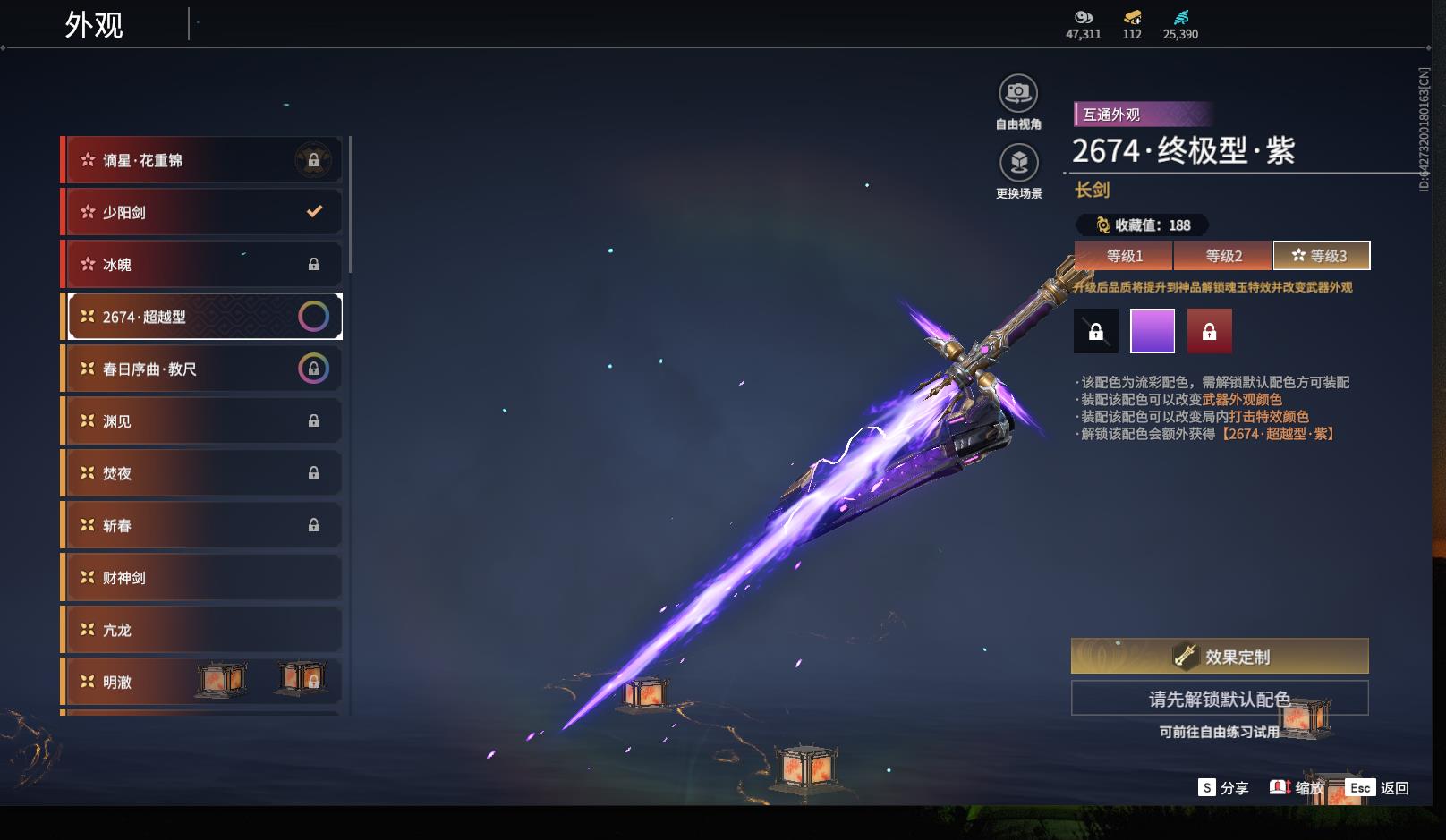Select the 焚夜 skin row

click(201, 472)
